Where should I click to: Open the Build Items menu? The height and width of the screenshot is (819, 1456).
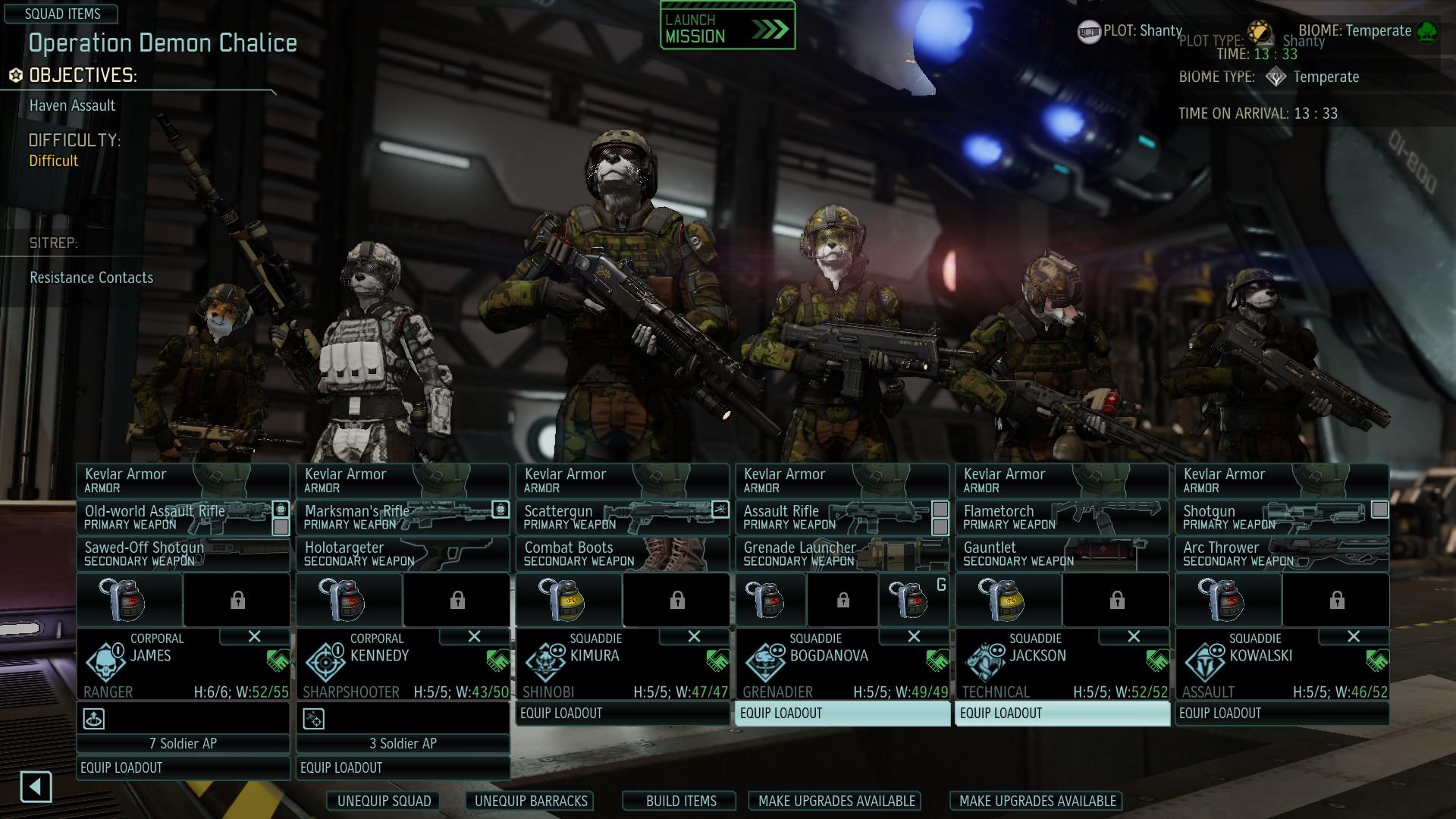[680, 801]
